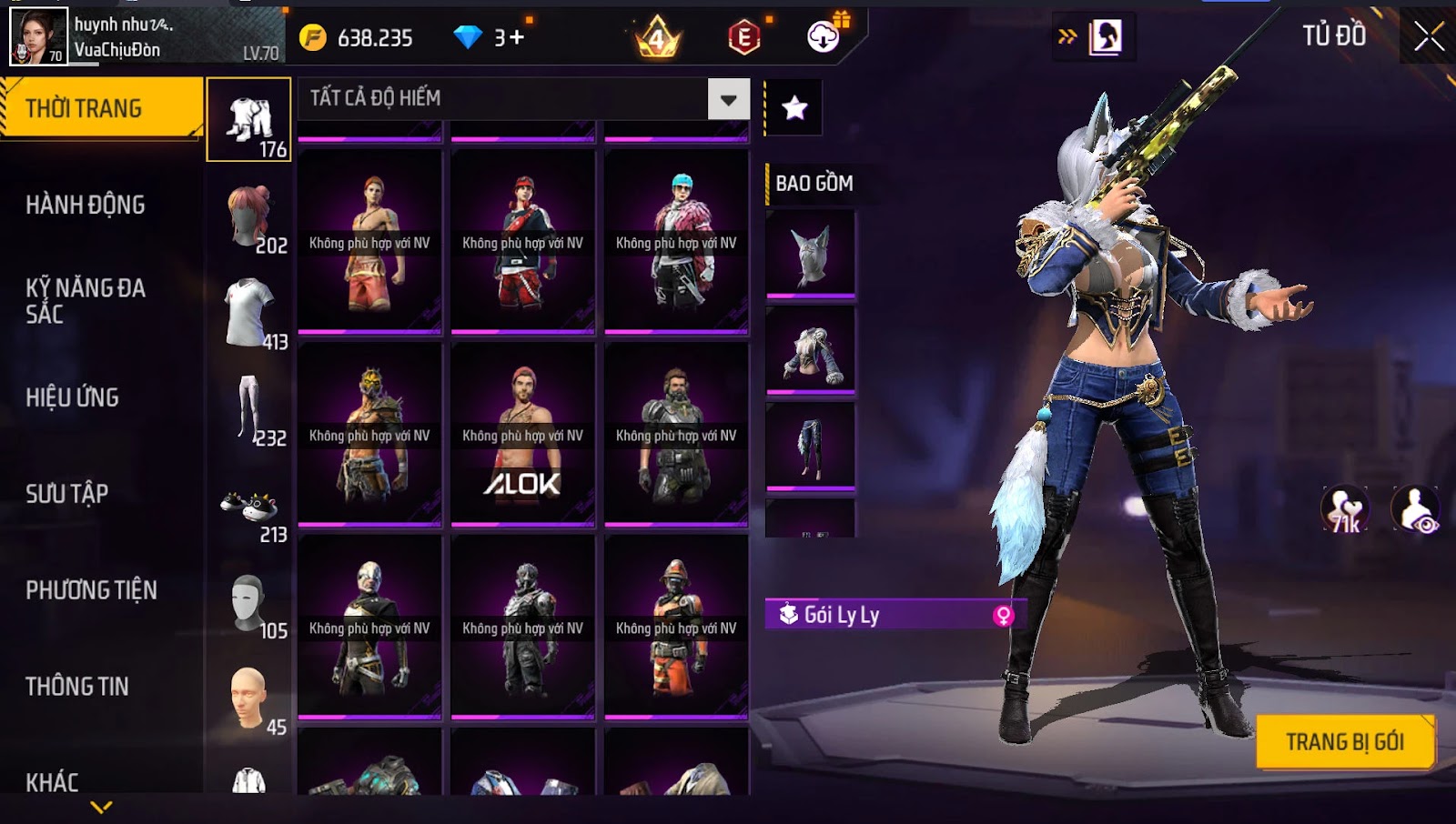Equip the bundle with TRANG BỊ GÓI
The width and height of the screenshot is (1456, 824).
1344,742
